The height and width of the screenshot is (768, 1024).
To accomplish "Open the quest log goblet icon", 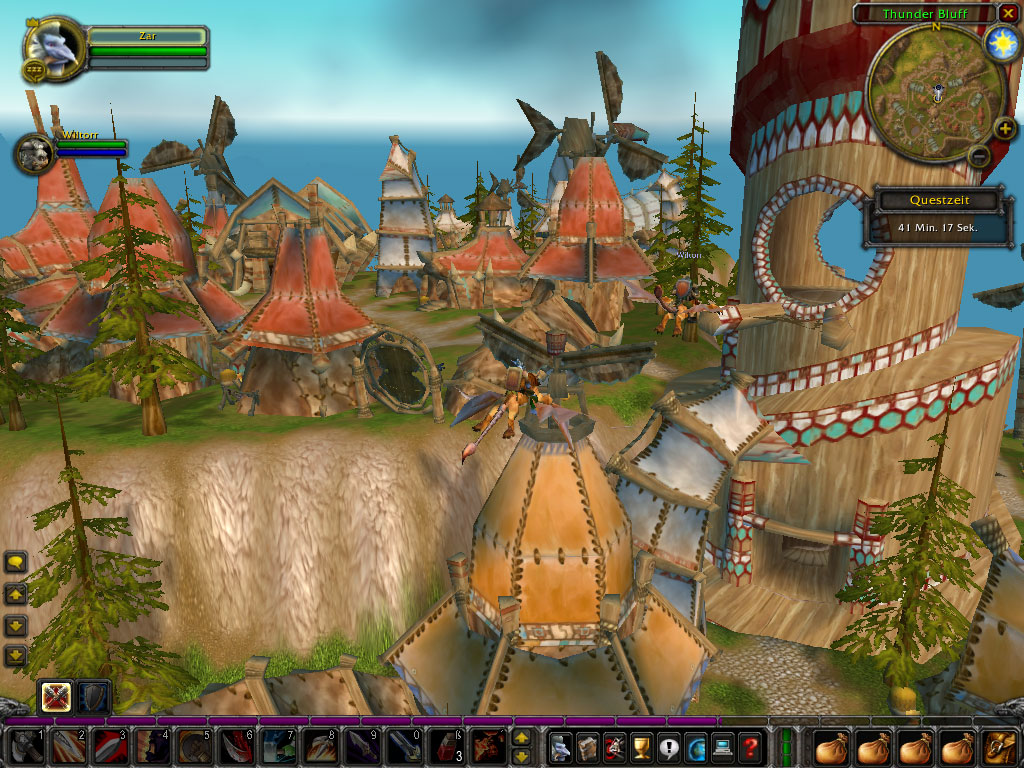I will [x=641, y=747].
